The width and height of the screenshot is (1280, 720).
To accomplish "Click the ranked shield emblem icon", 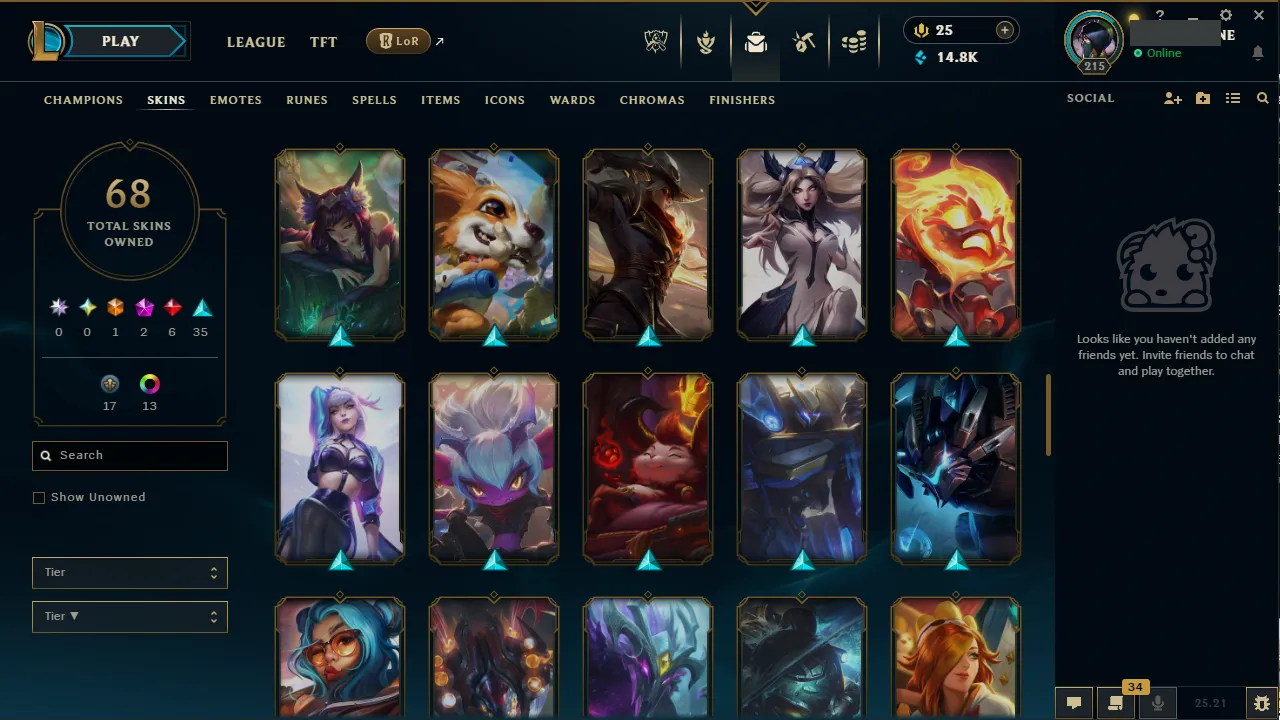I will coord(706,41).
